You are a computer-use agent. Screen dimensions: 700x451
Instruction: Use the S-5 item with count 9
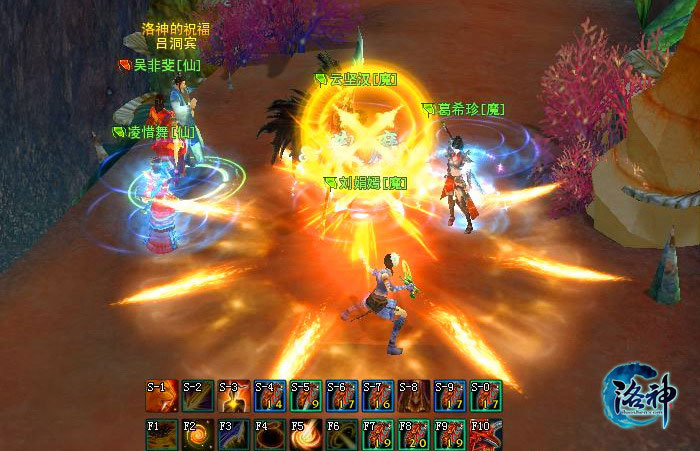click(x=305, y=396)
